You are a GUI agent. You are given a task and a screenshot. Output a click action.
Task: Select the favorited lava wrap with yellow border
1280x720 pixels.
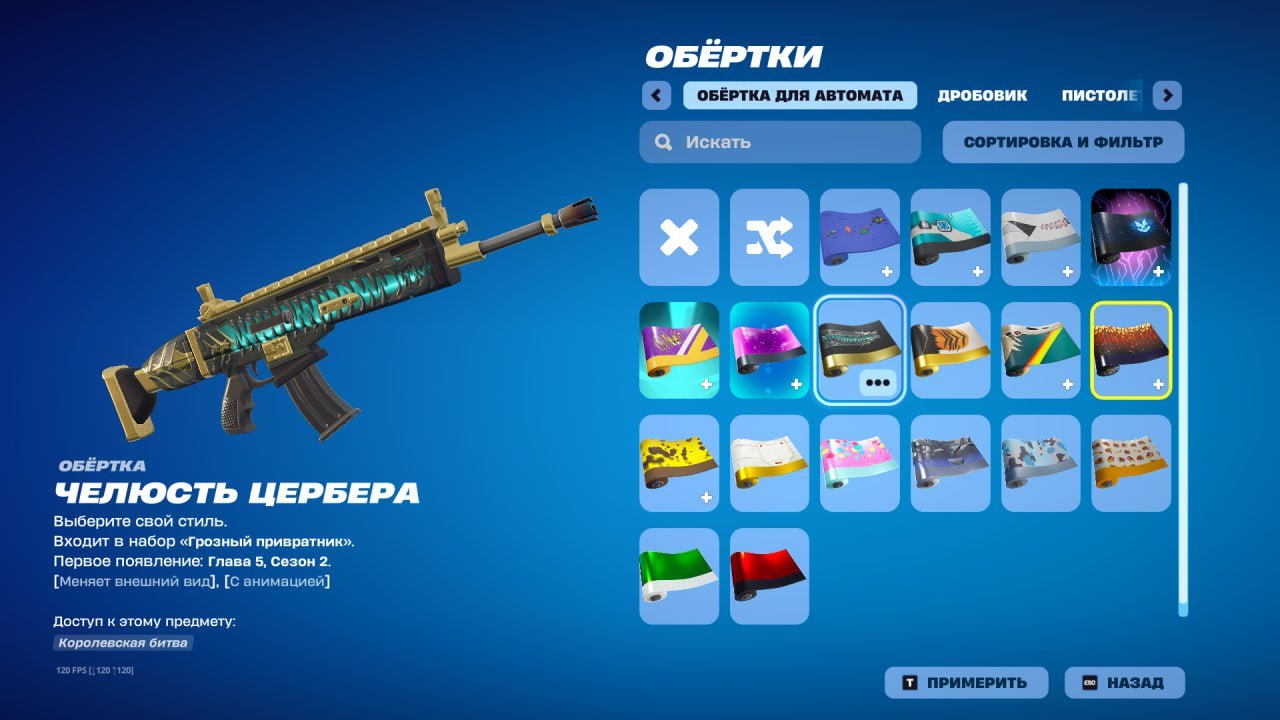click(1131, 351)
